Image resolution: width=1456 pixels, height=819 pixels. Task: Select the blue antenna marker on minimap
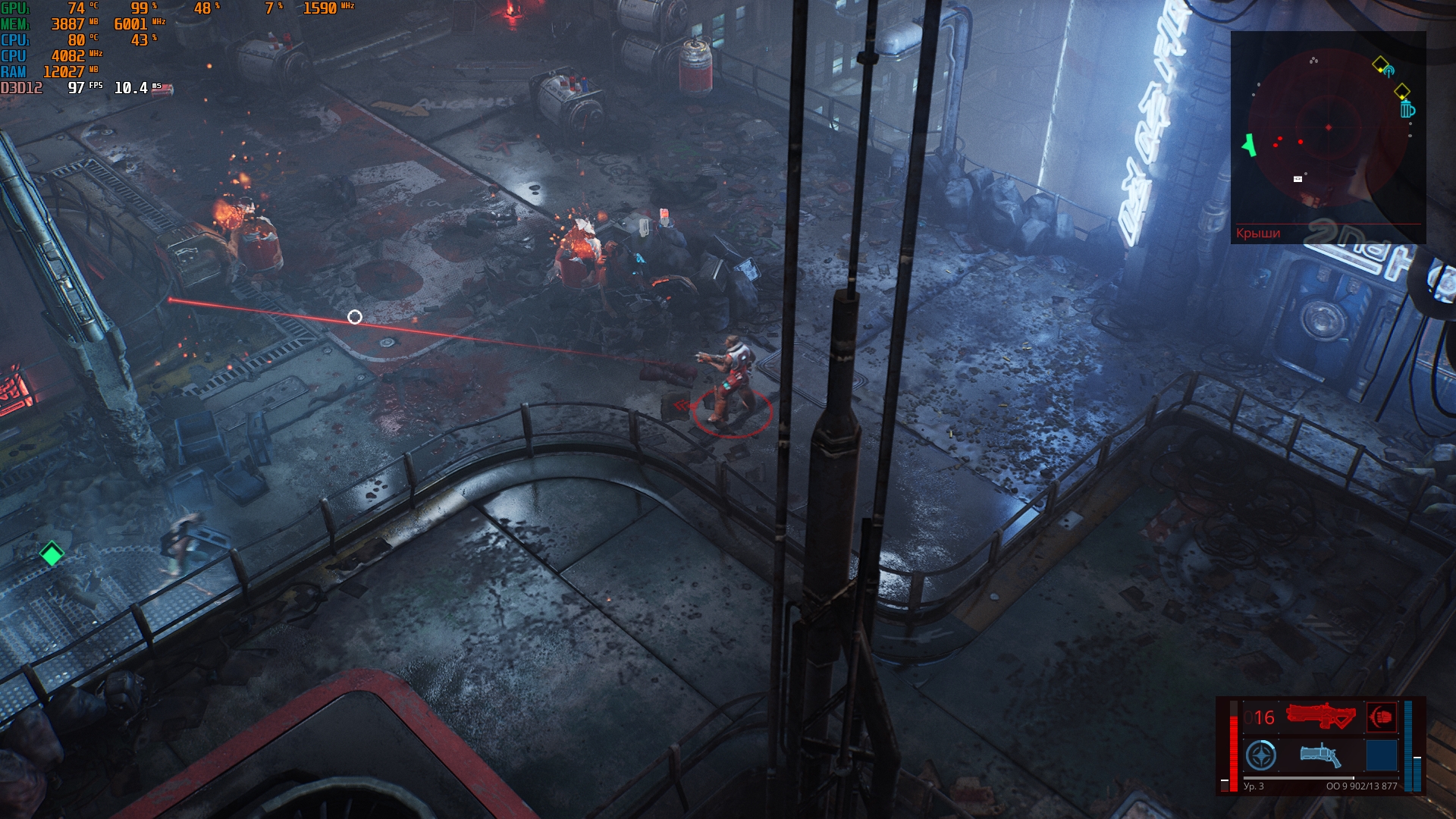1389,72
